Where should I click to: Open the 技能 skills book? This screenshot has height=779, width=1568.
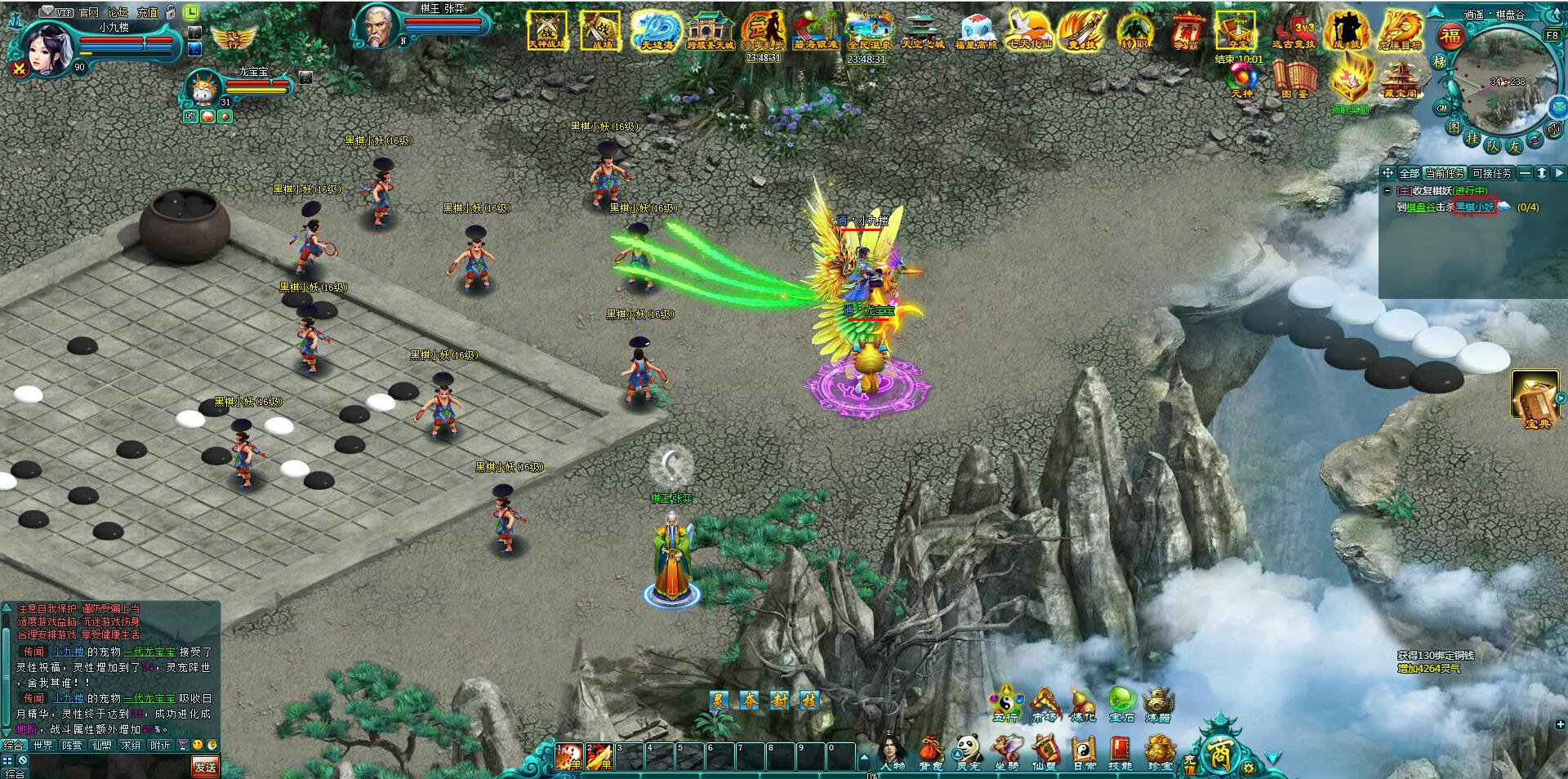[x=1120, y=751]
